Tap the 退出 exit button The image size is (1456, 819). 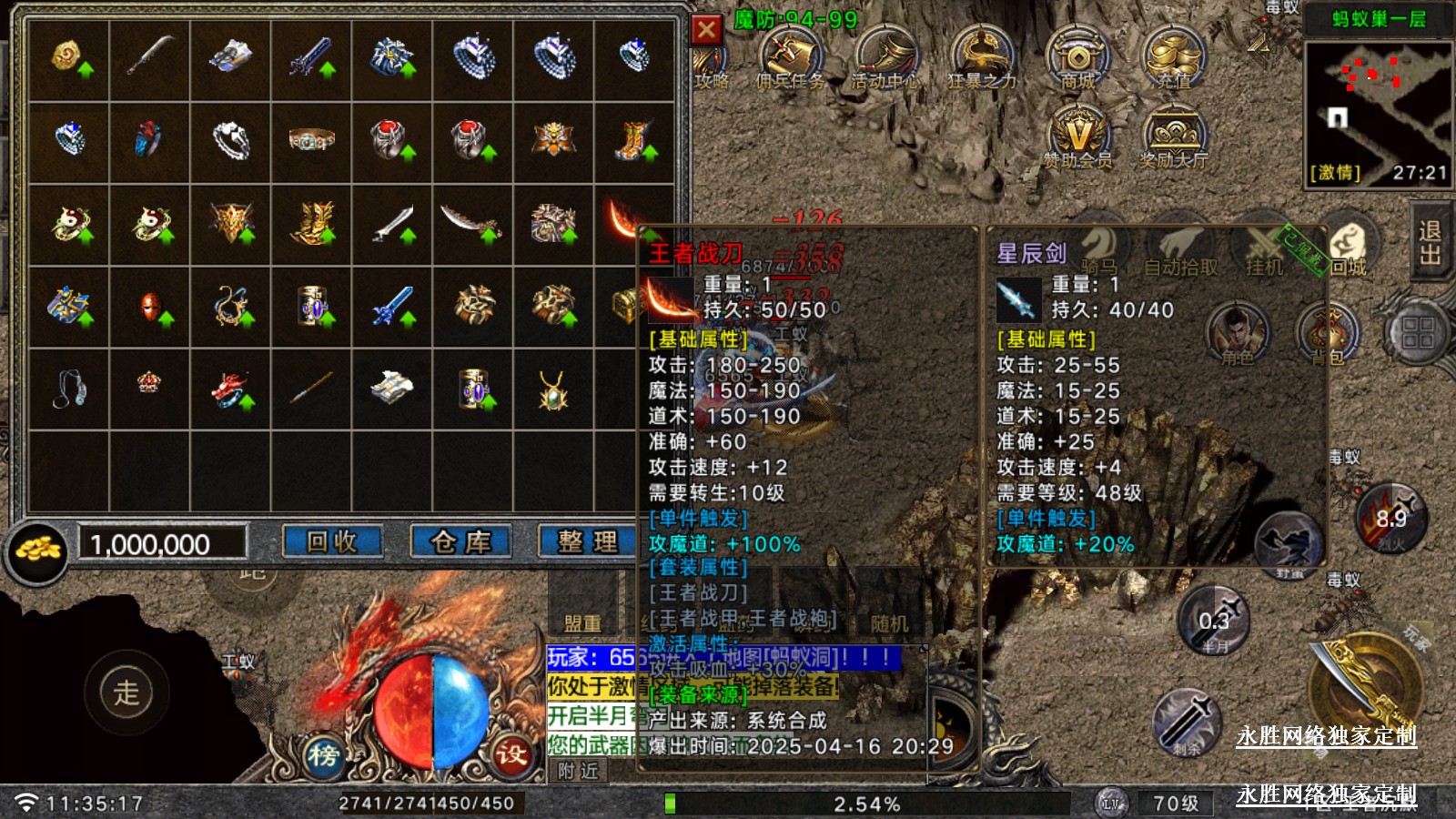tap(1431, 243)
